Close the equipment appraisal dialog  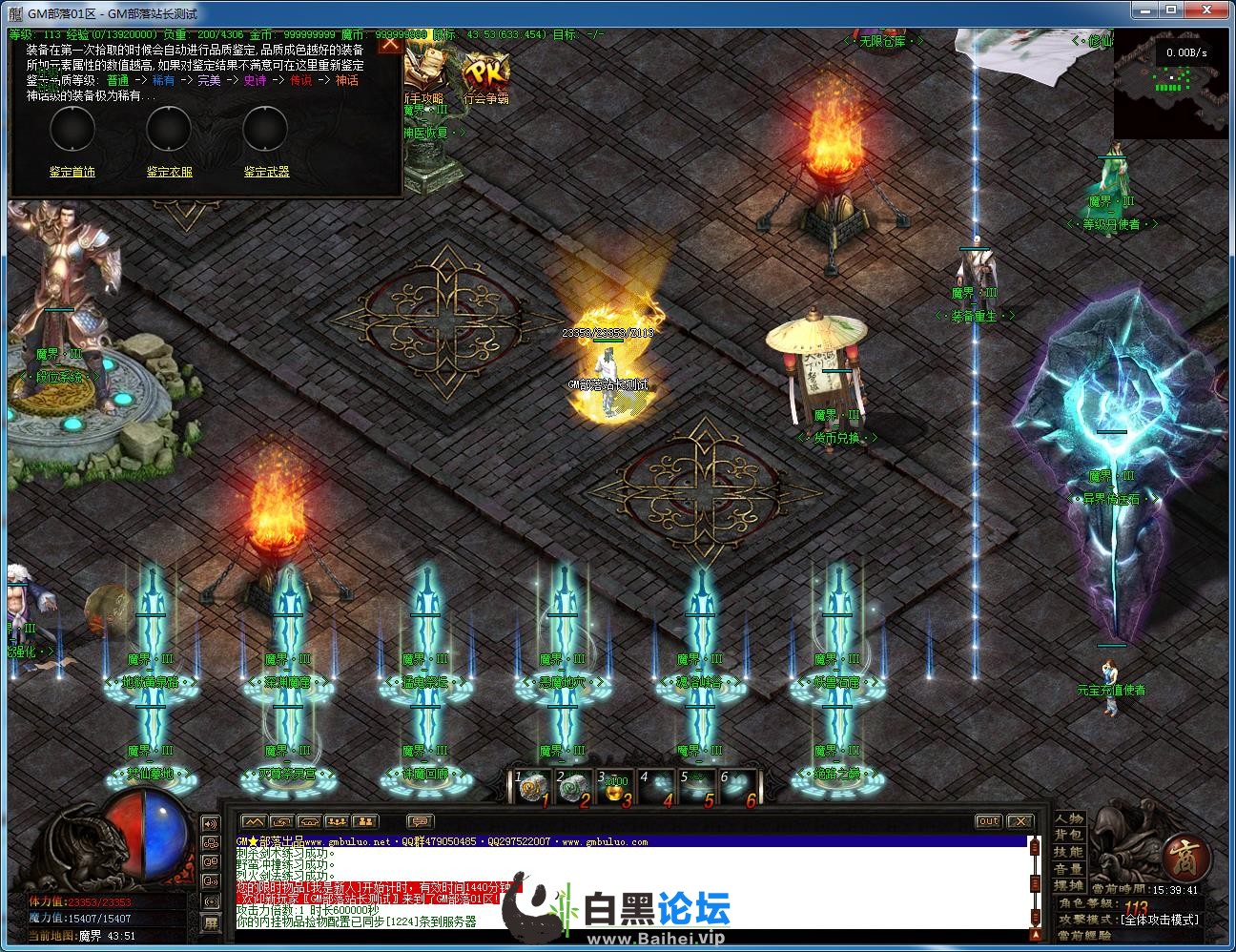coord(390,44)
